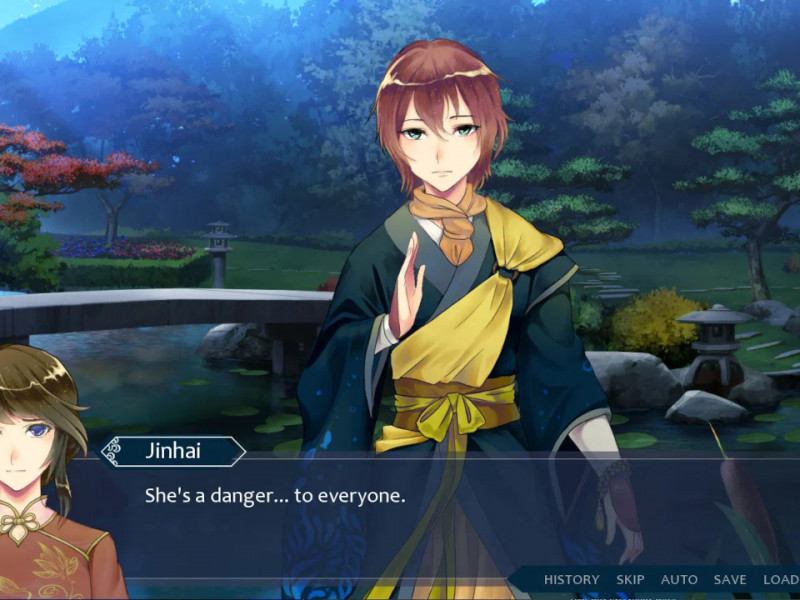Screen dimensions: 800x600
Task: Open the Load menu
Action: 781,580
